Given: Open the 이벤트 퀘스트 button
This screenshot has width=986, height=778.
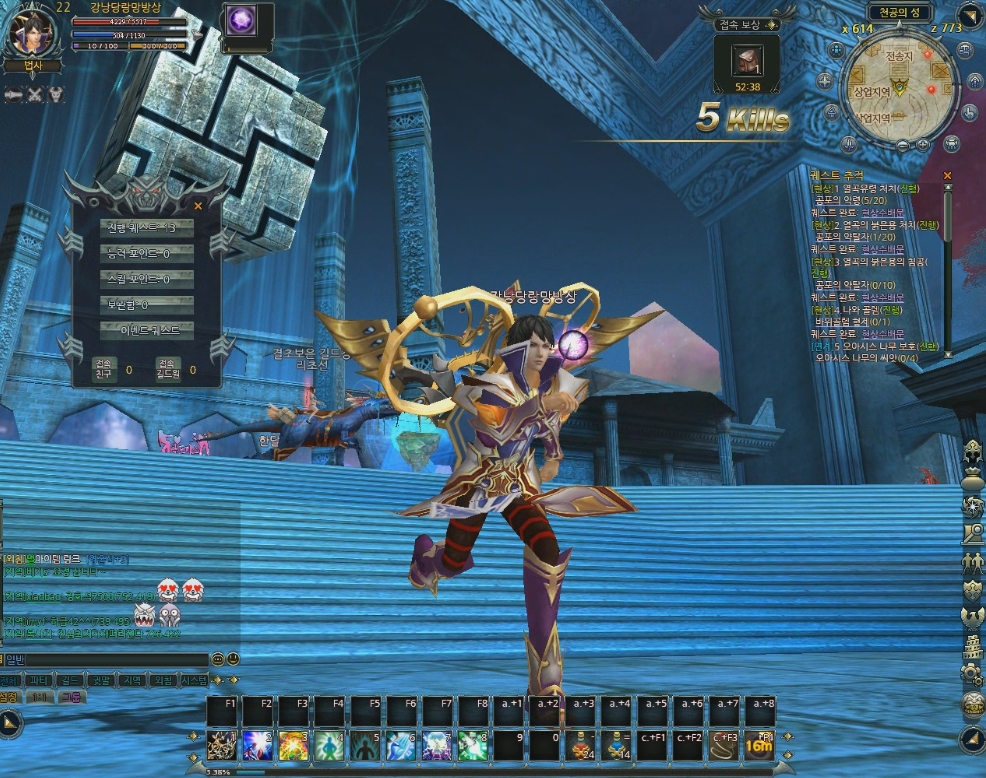Looking at the screenshot, I should (150, 329).
